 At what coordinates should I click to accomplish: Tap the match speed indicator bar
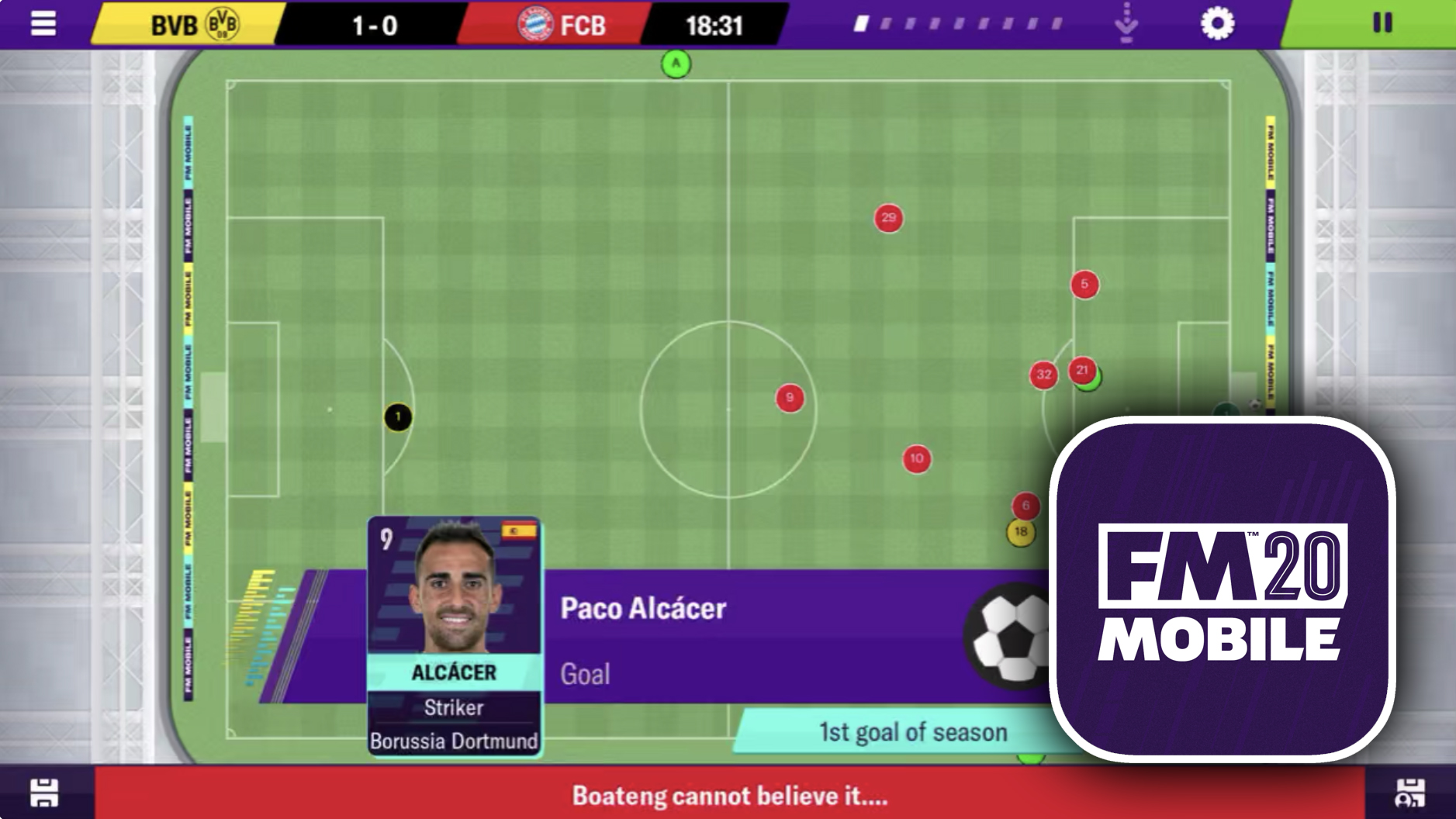click(x=959, y=25)
